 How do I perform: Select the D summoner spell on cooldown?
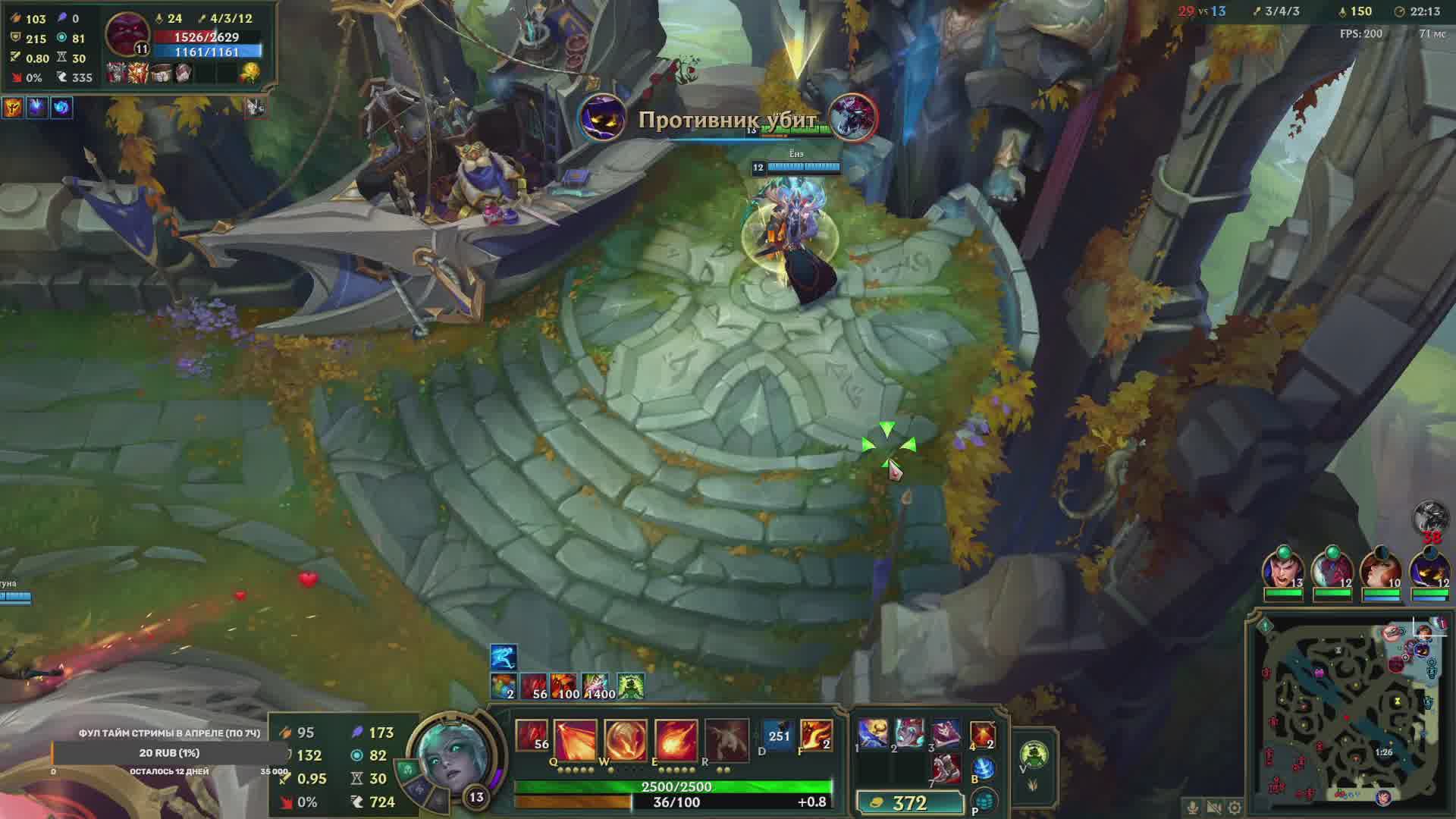tap(778, 736)
